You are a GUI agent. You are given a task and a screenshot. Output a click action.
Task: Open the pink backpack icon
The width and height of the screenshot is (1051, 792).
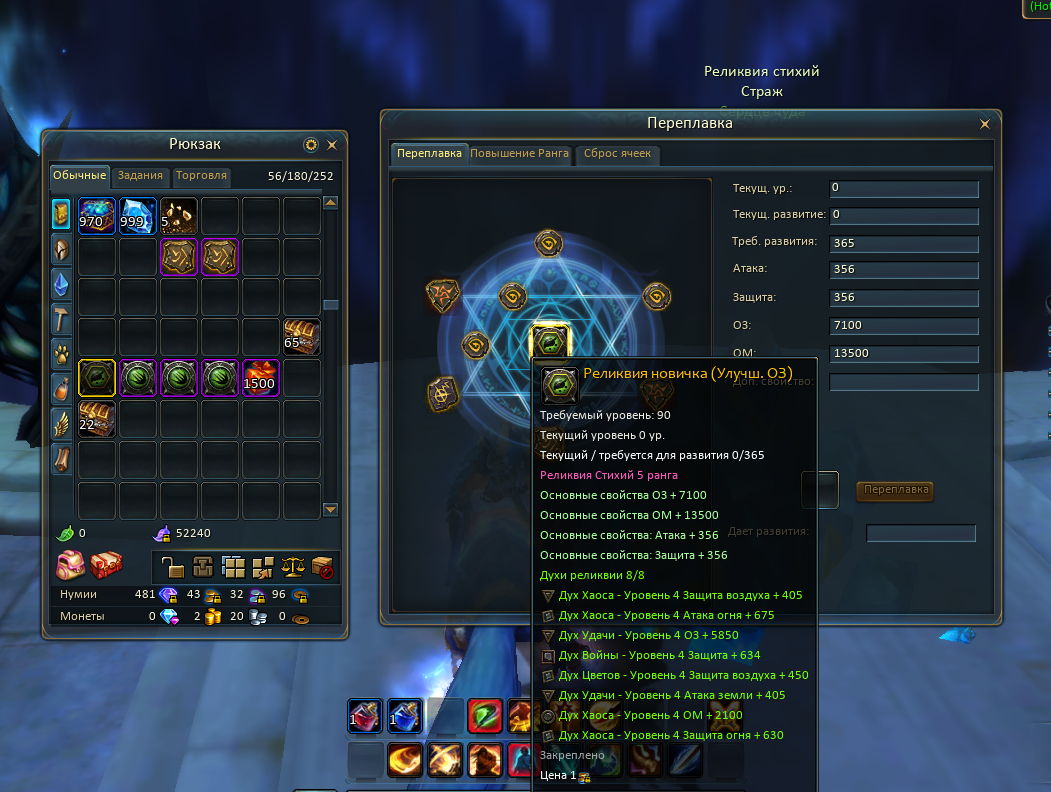point(69,565)
